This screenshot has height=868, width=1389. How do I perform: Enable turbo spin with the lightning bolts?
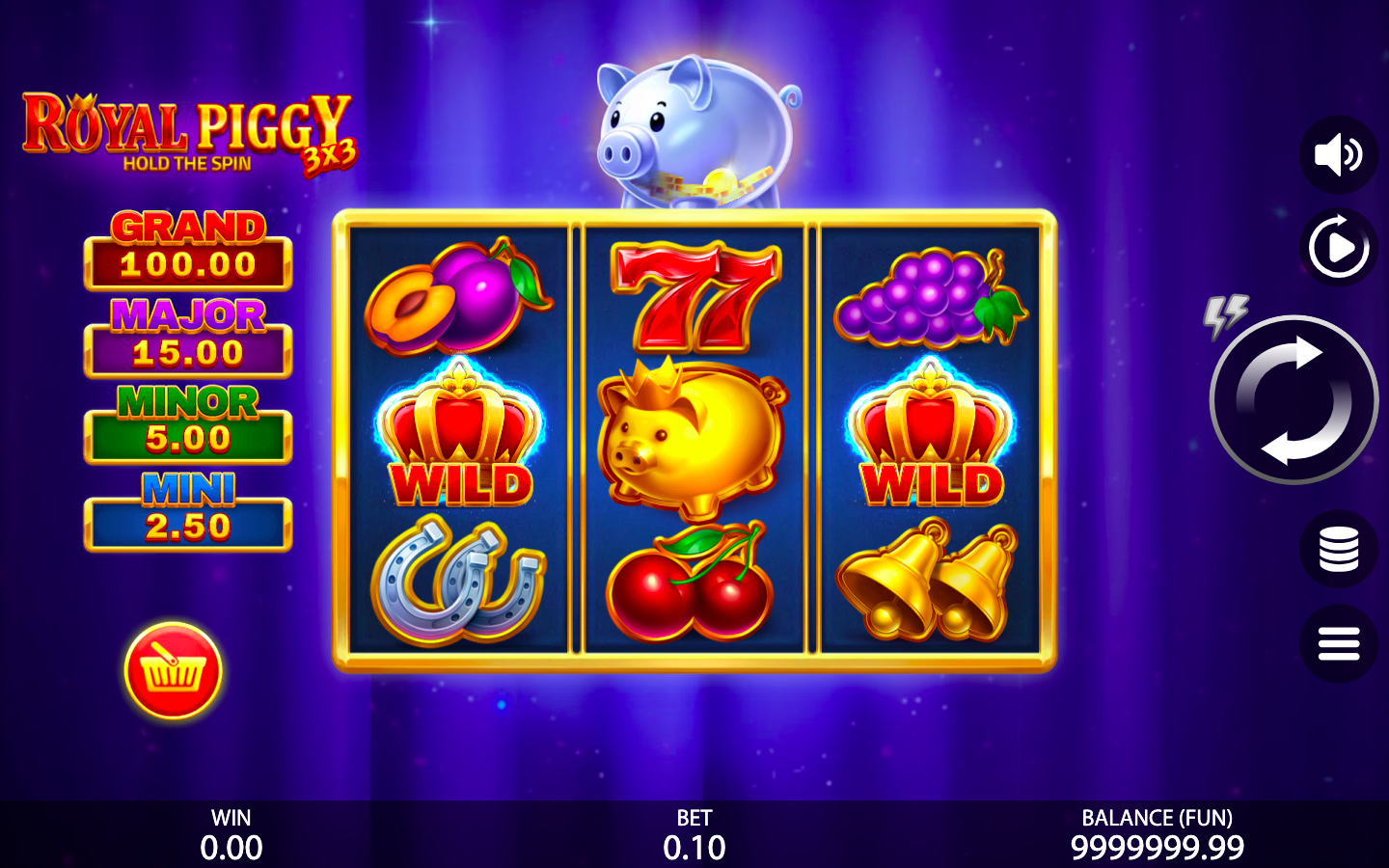coord(1227,315)
